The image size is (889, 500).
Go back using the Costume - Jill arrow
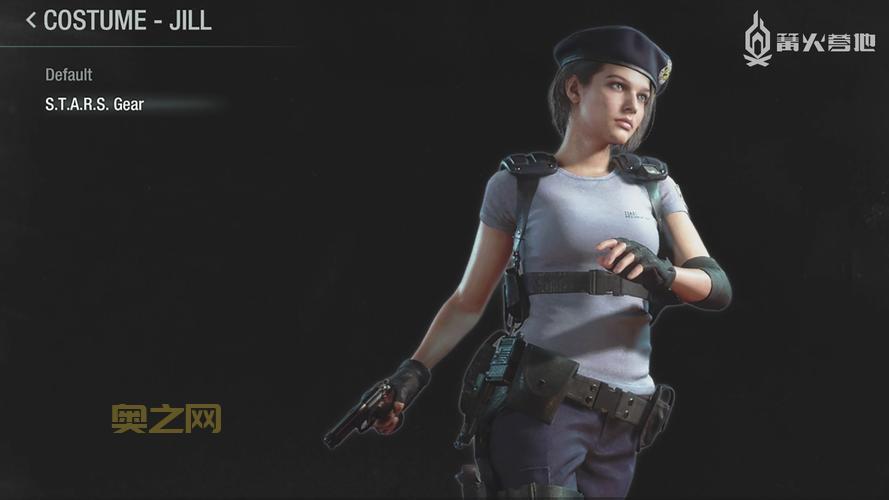pyautogui.click(x=31, y=20)
